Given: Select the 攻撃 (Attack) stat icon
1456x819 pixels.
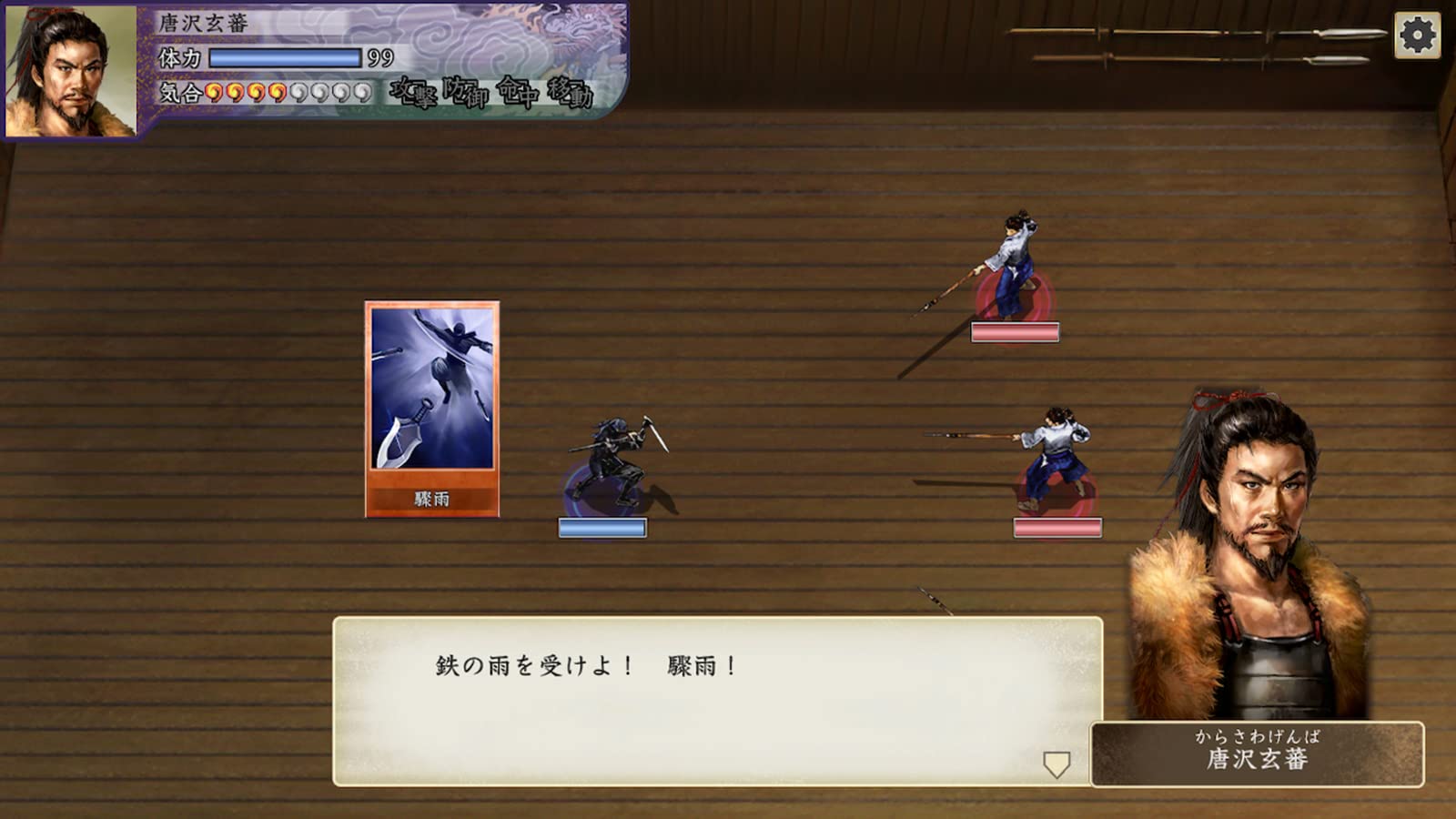Looking at the screenshot, I should [411, 94].
